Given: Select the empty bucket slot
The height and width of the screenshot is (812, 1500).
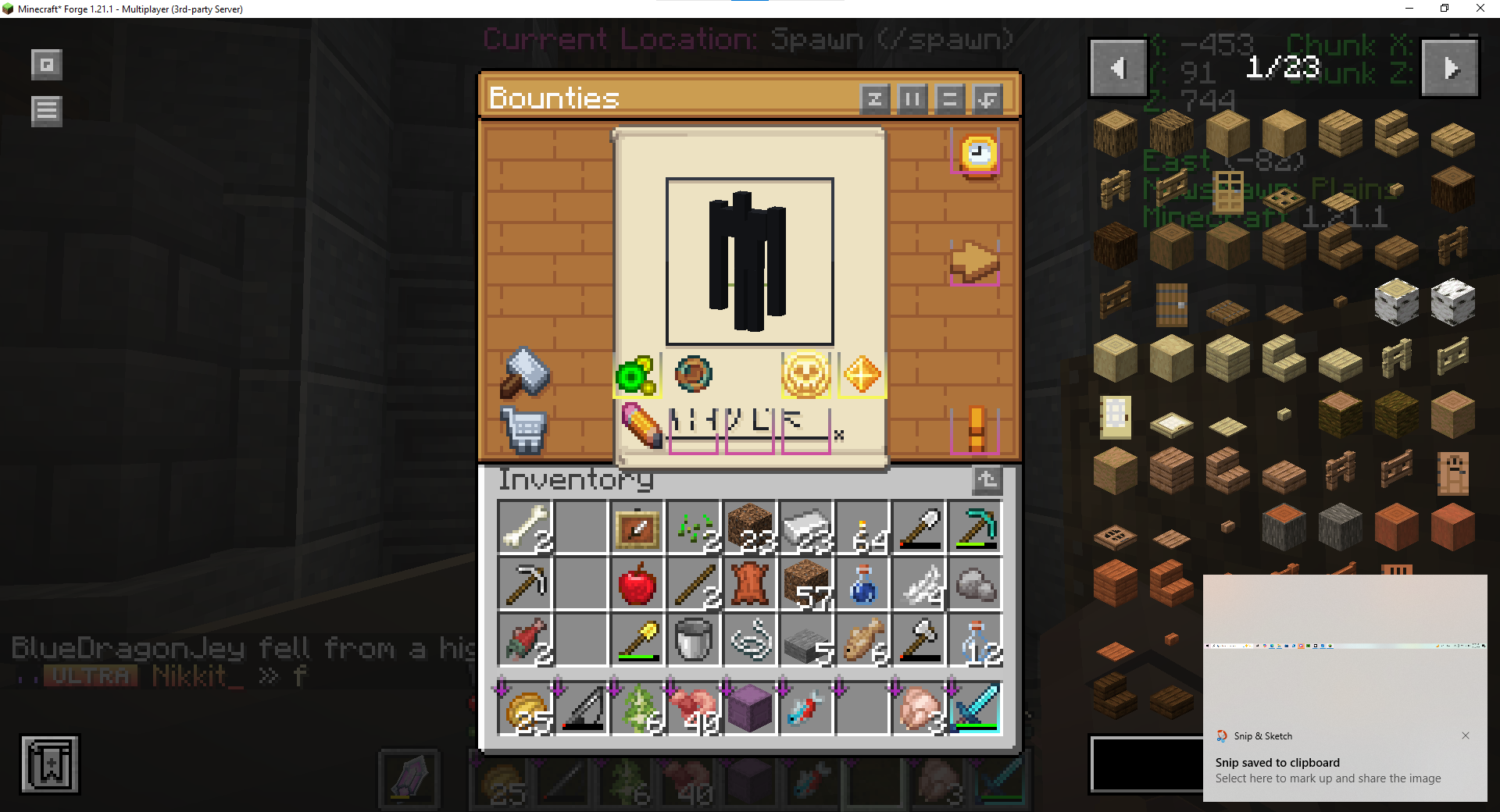Looking at the screenshot, I should [x=693, y=640].
